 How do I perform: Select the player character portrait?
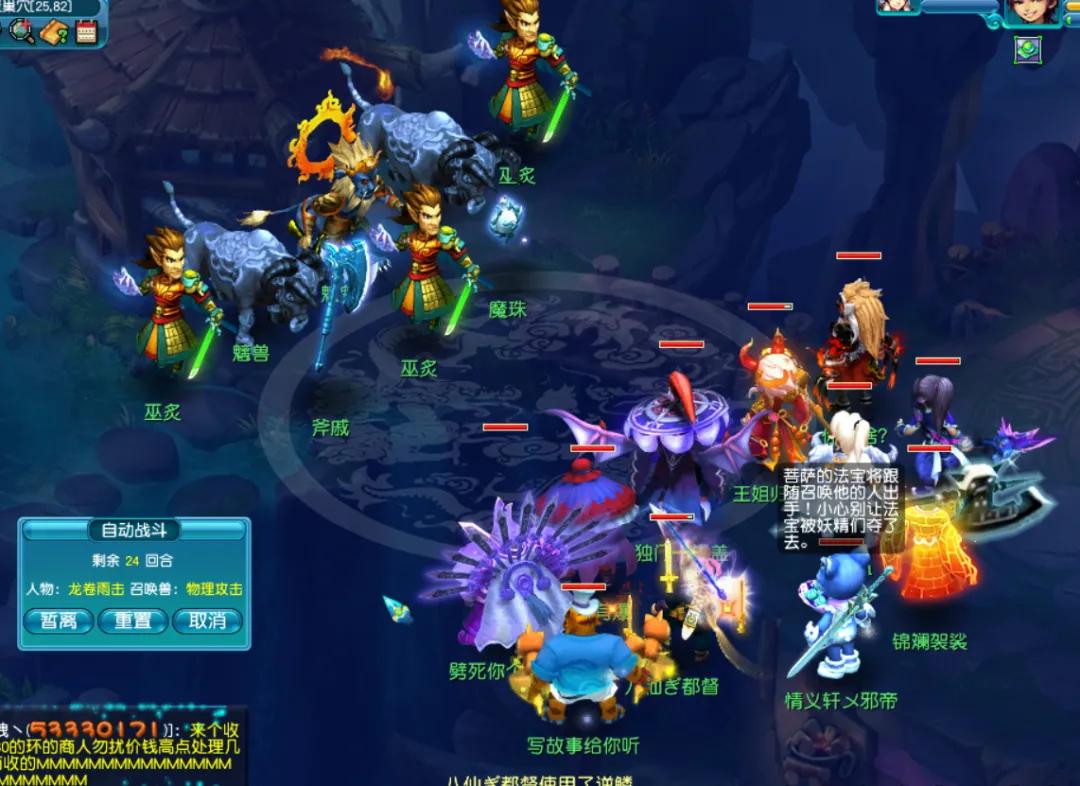pos(1031,11)
